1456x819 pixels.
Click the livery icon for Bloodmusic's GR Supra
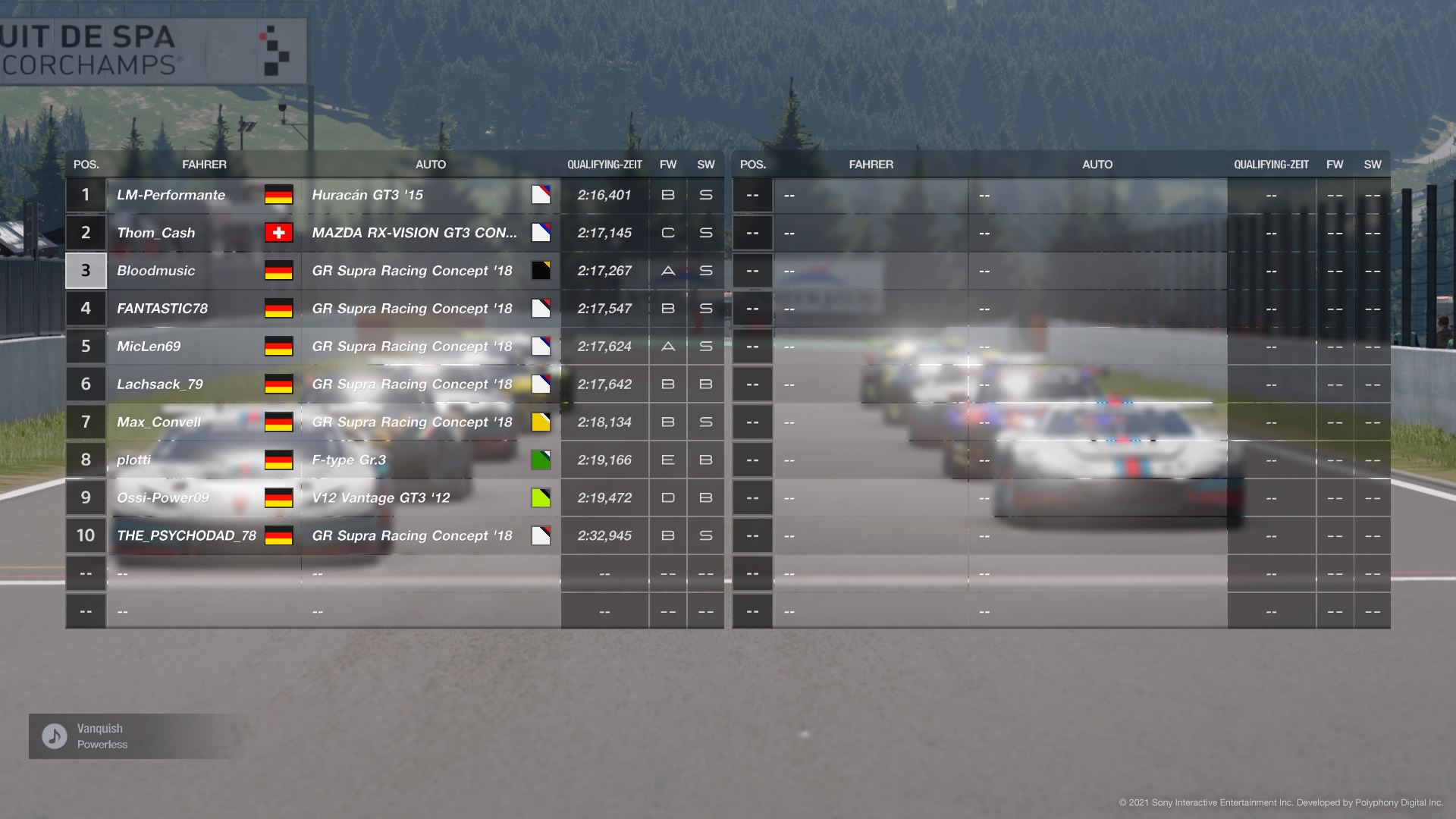541,271
